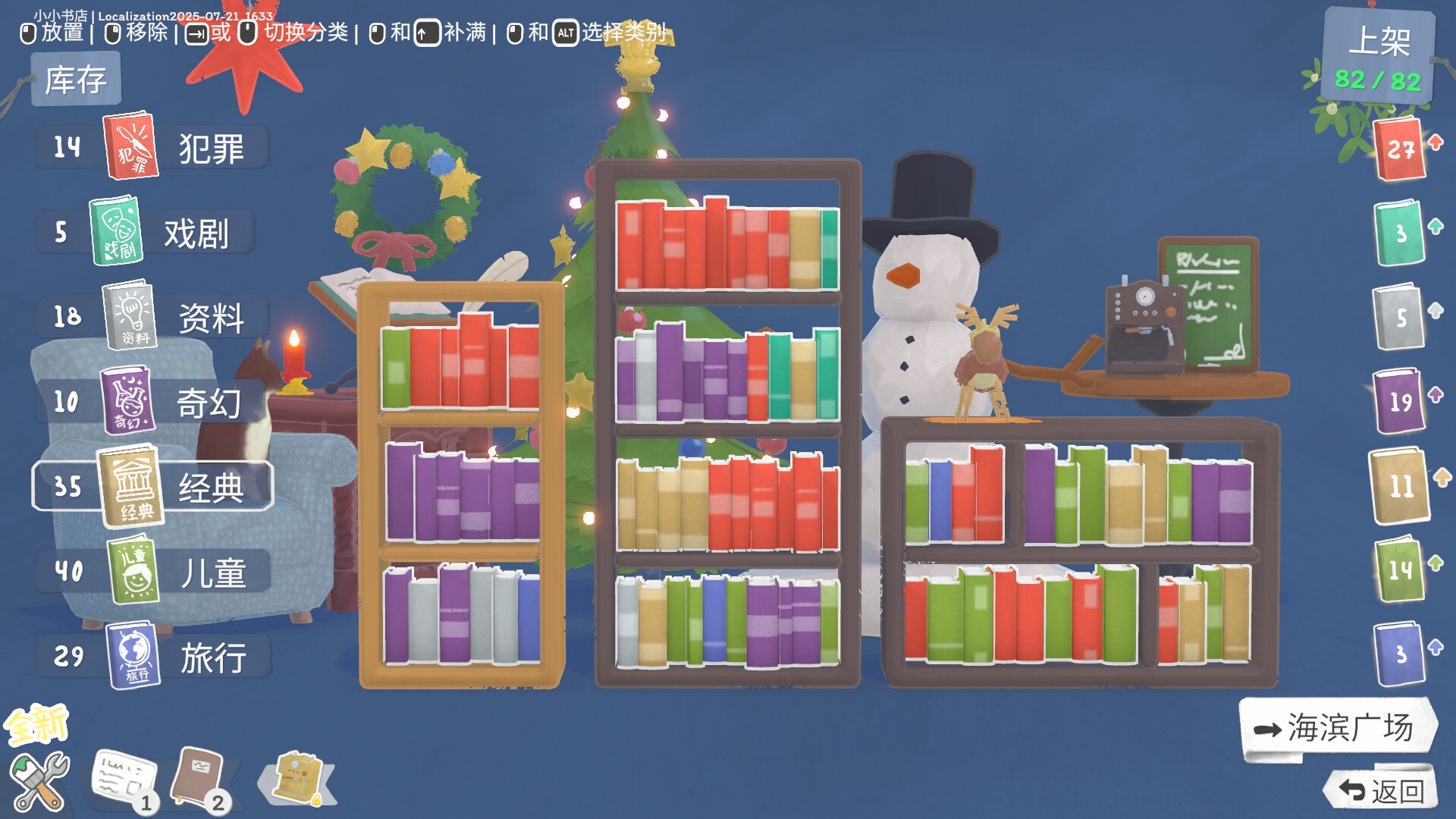Select the 犯罪 crime book category
1456x819 pixels.
(129, 148)
